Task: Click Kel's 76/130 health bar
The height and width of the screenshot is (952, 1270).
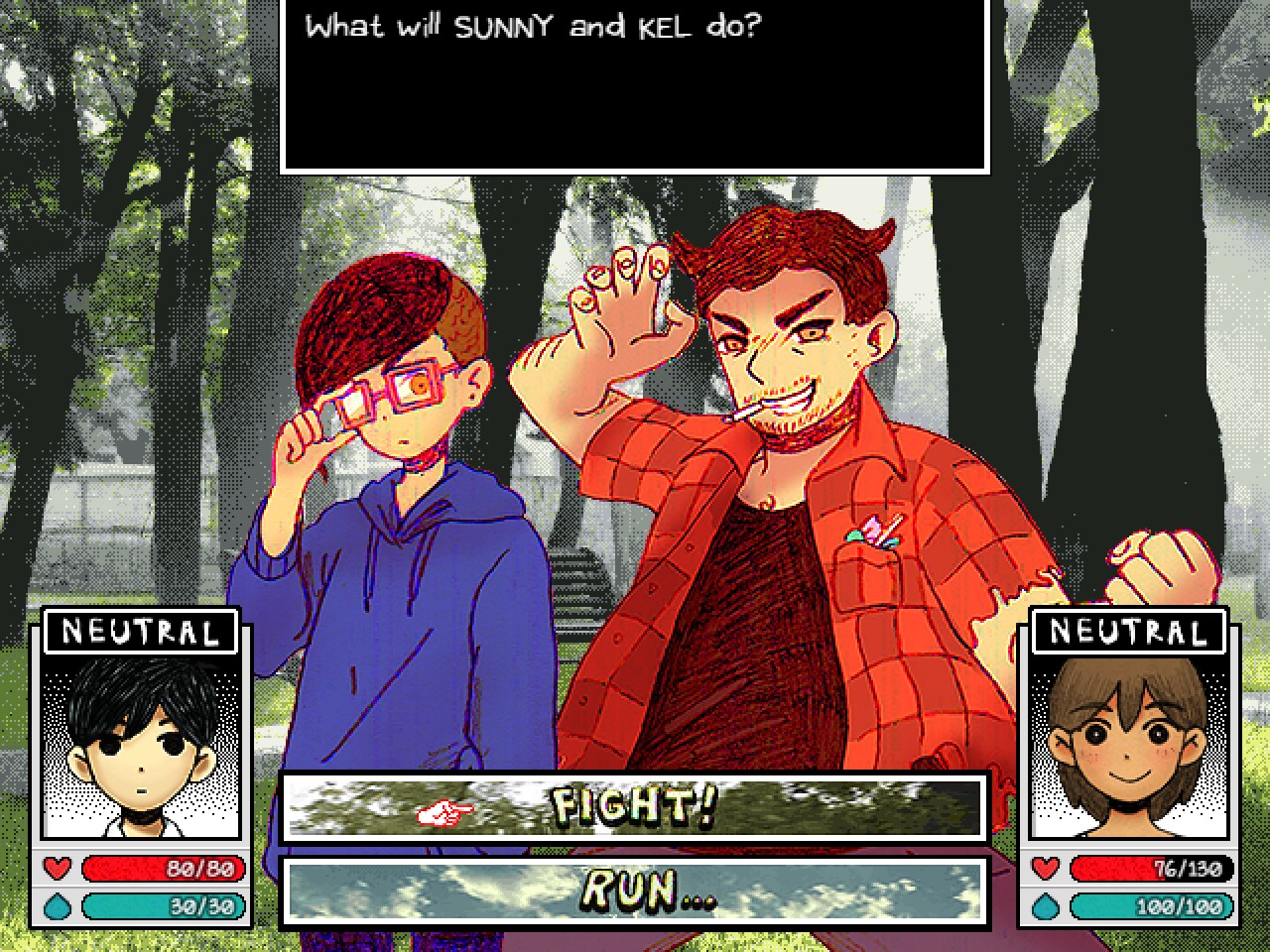Action: pos(1151,869)
